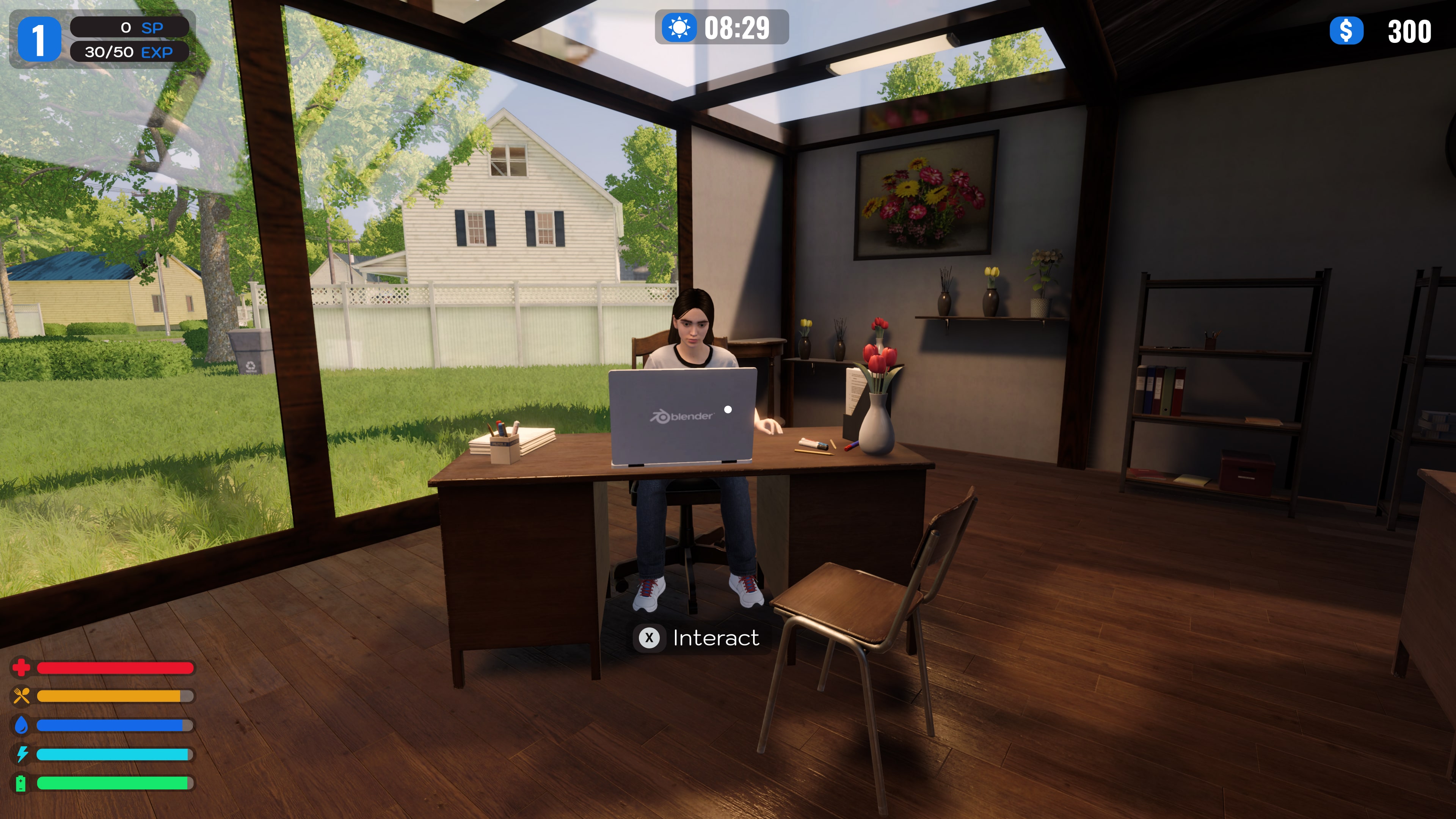Click the sun weather icon beside the clock
The image size is (1456, 819).
(679, 27)
